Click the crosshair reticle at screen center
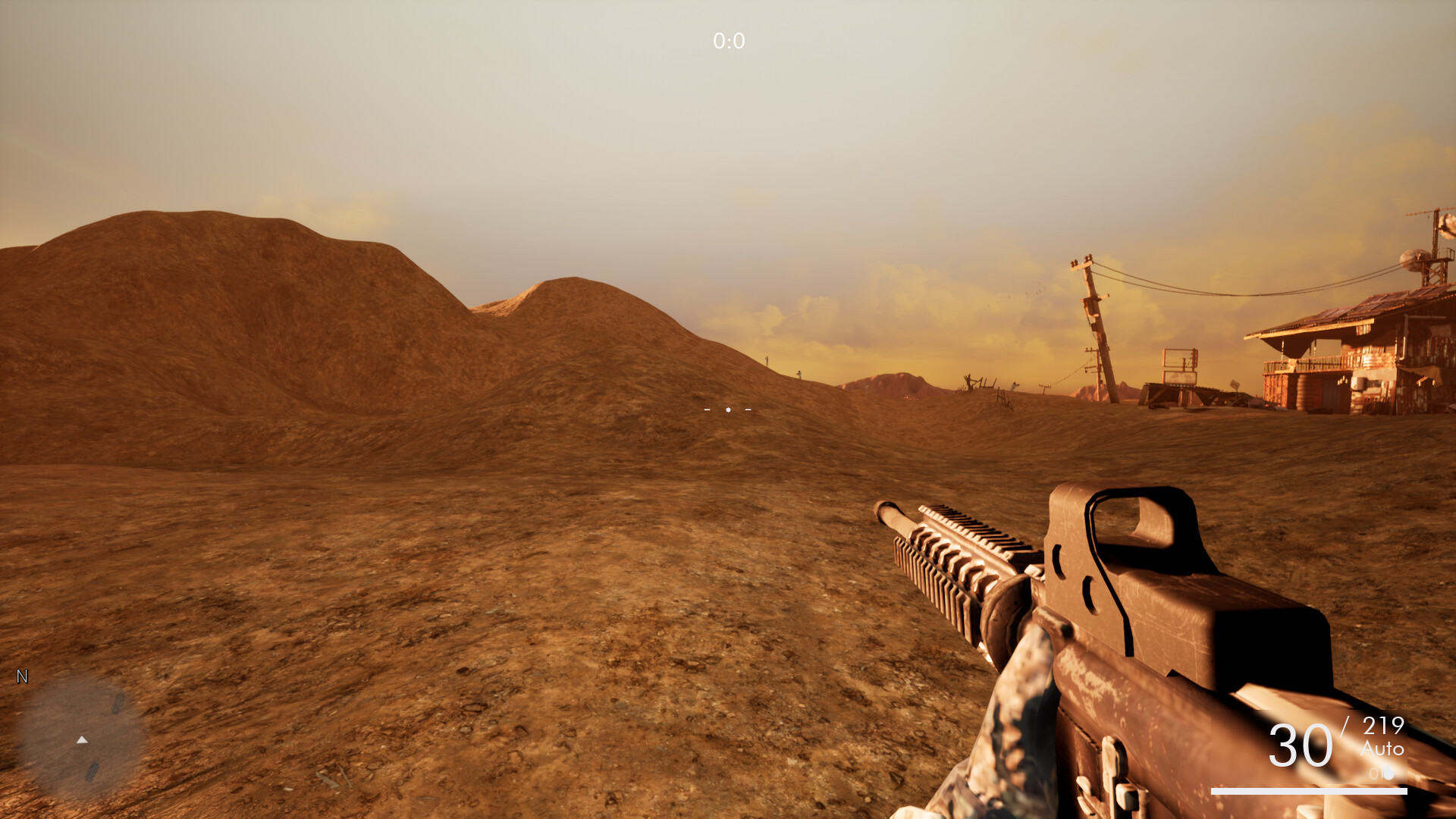The image size is (1456, 819). tap(728, 409)
